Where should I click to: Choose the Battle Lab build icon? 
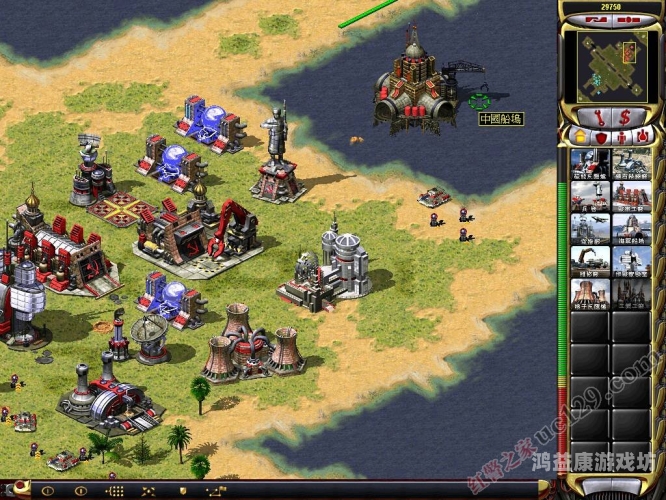click(632, 261)
